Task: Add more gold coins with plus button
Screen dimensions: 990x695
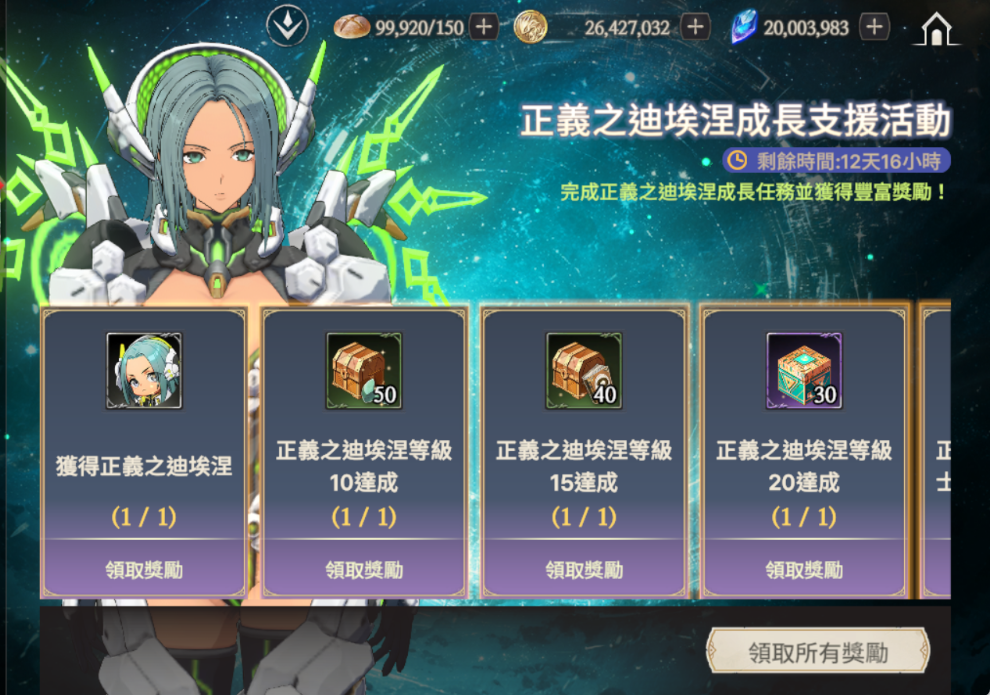Action: coord(695,27)
